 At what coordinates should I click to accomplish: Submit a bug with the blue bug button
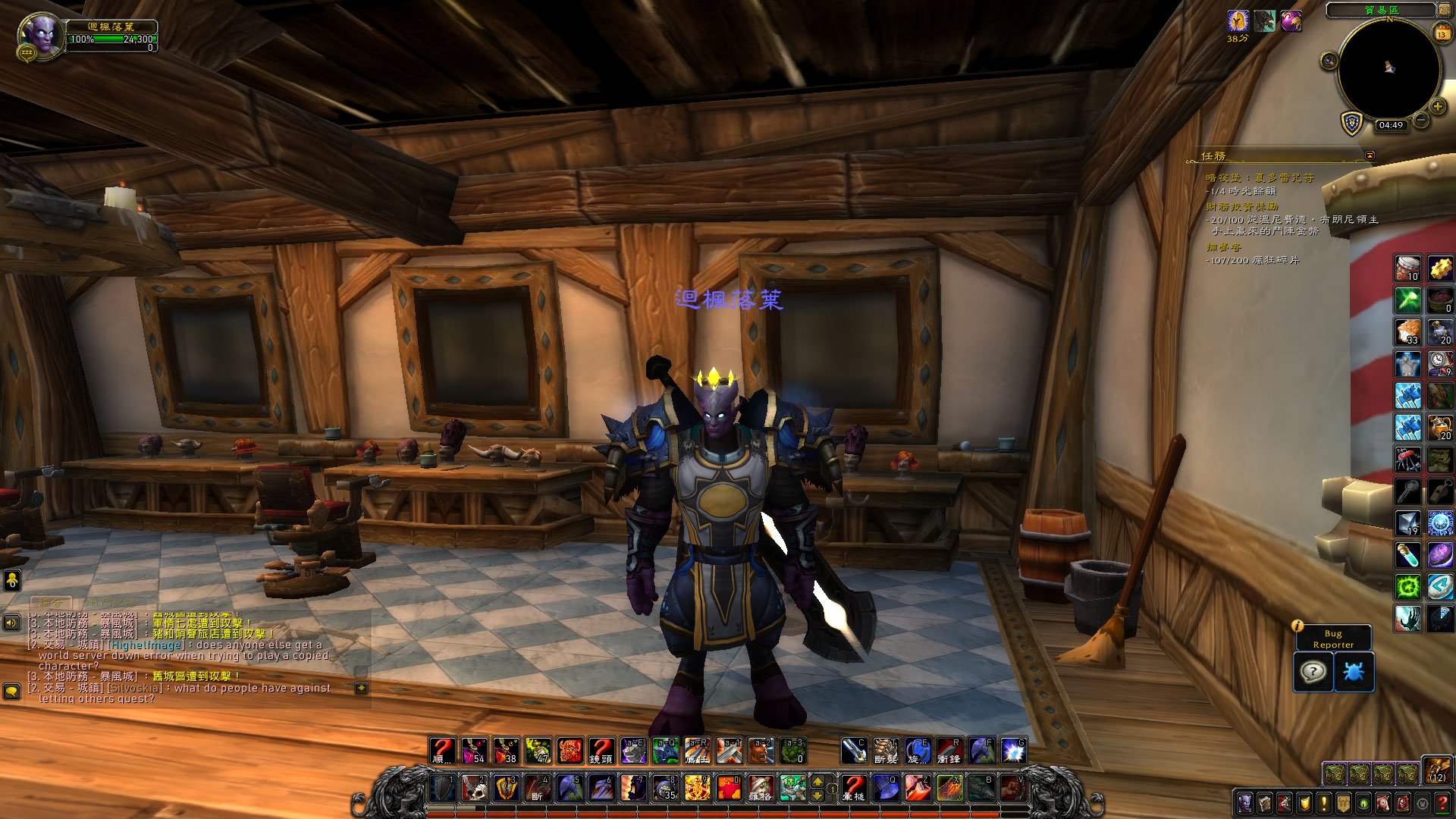[1354, 672]
